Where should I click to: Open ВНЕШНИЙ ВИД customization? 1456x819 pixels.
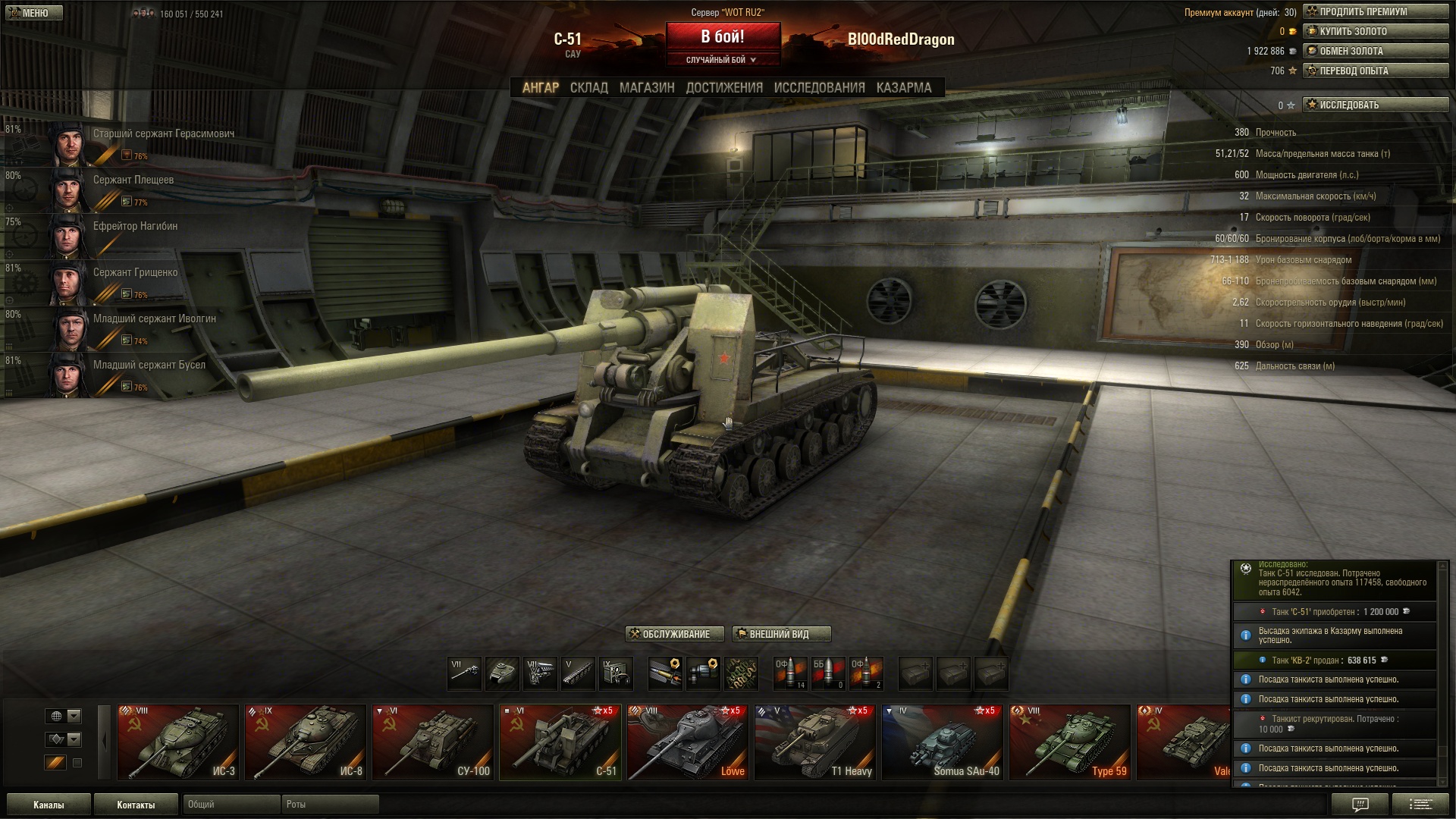point(781,634)
